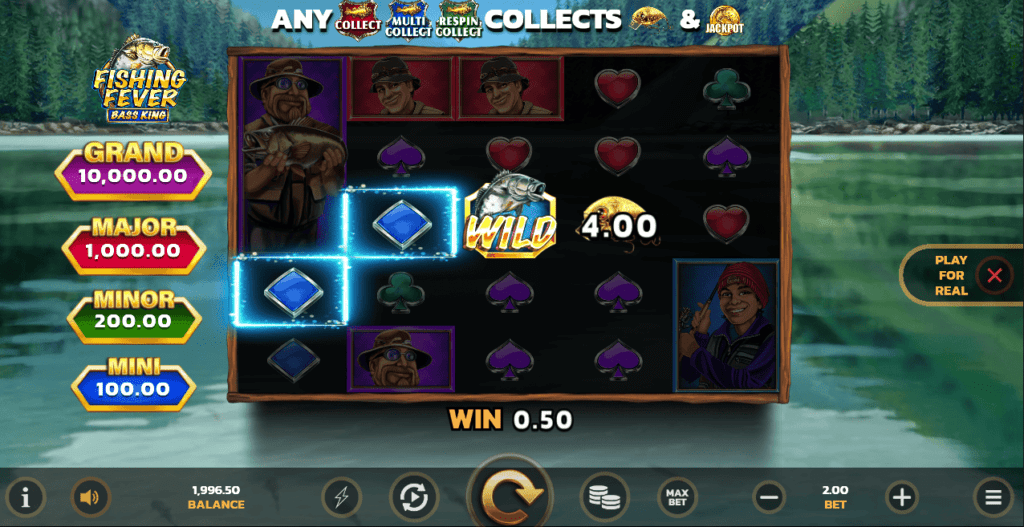Open the game info panel
The width and height of the screenshot is (1024, 527).
pos(26,497)
